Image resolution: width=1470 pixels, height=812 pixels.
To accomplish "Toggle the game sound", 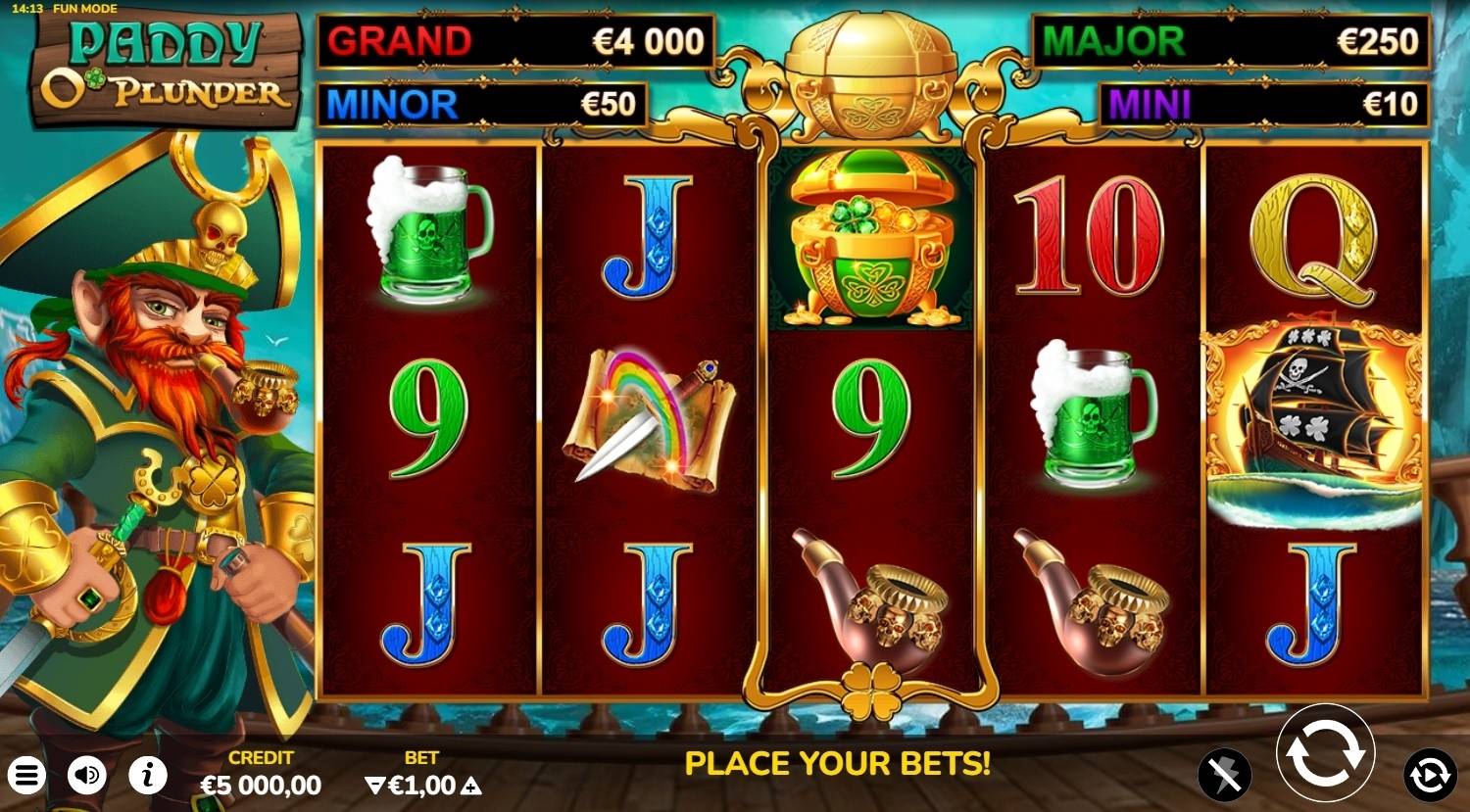I will [87, 777].
